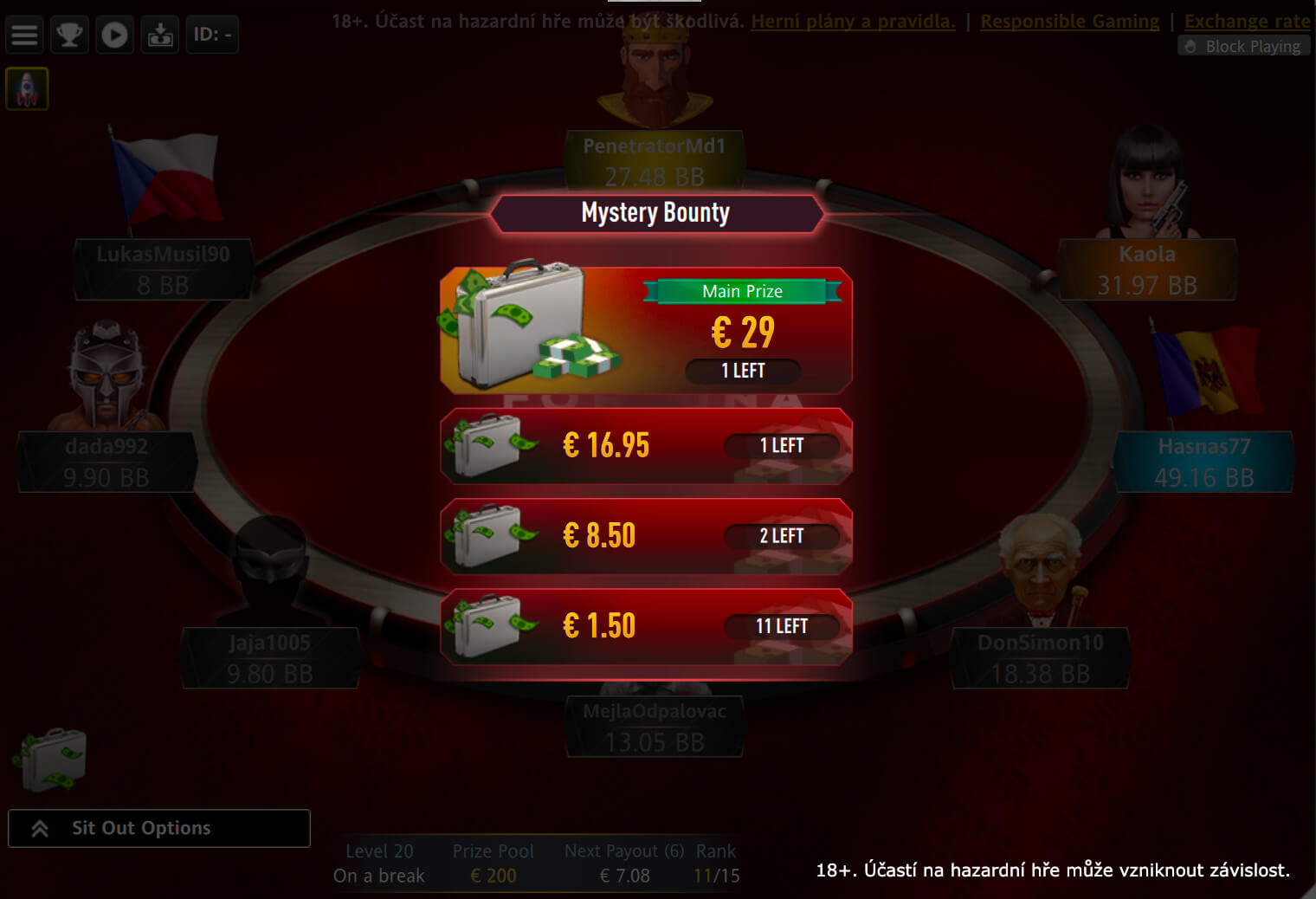Viewport: 1316px width, 899px height.
Task: Select the € 1.50 bounty row
Action: (x=646, y=626)
